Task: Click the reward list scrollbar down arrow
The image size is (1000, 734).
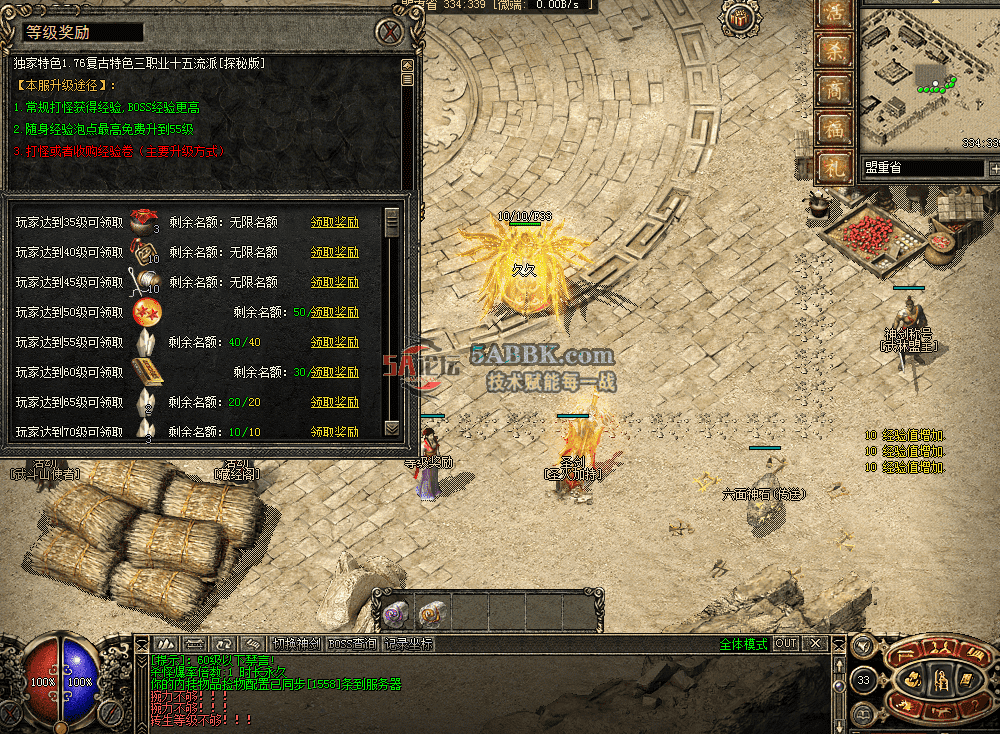Action: pos(392,427)
